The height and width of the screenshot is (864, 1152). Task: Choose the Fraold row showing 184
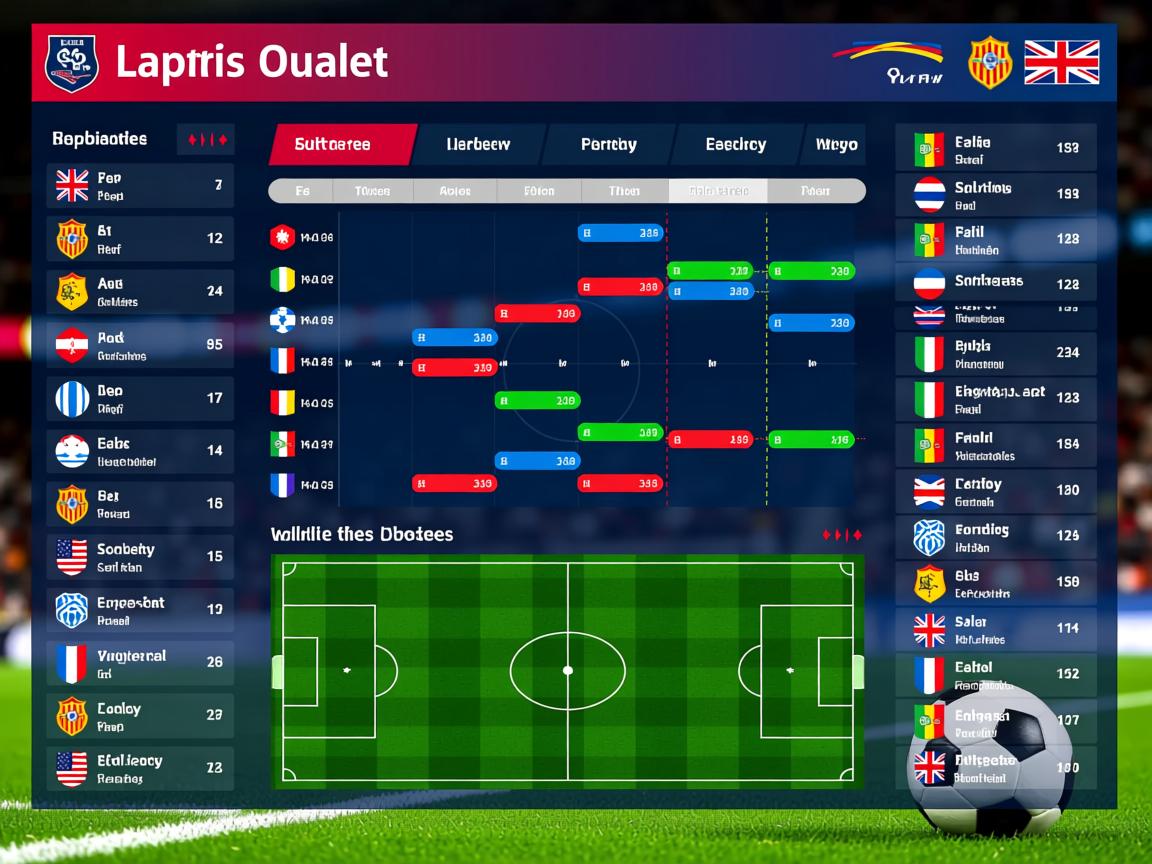[995, 445]
